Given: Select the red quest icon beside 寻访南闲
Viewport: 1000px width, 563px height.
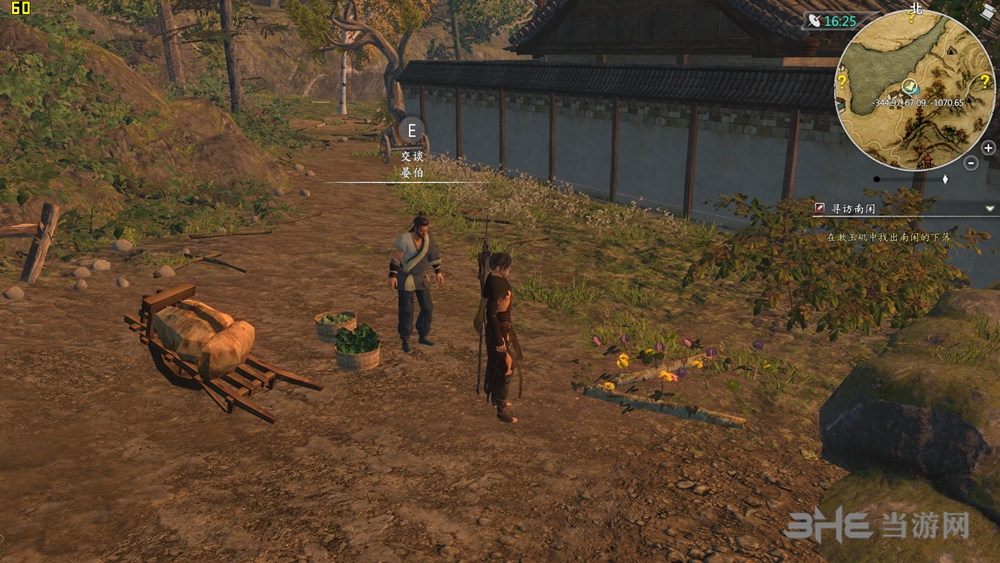Looking at the screenshot, I should [x=820, y=208].
